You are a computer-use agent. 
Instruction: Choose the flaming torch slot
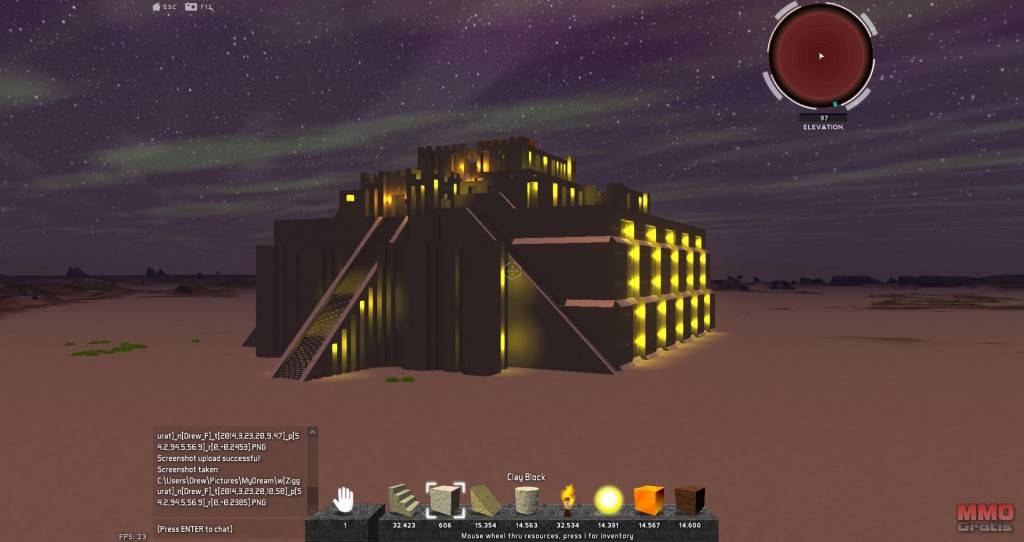pos(568,499)
